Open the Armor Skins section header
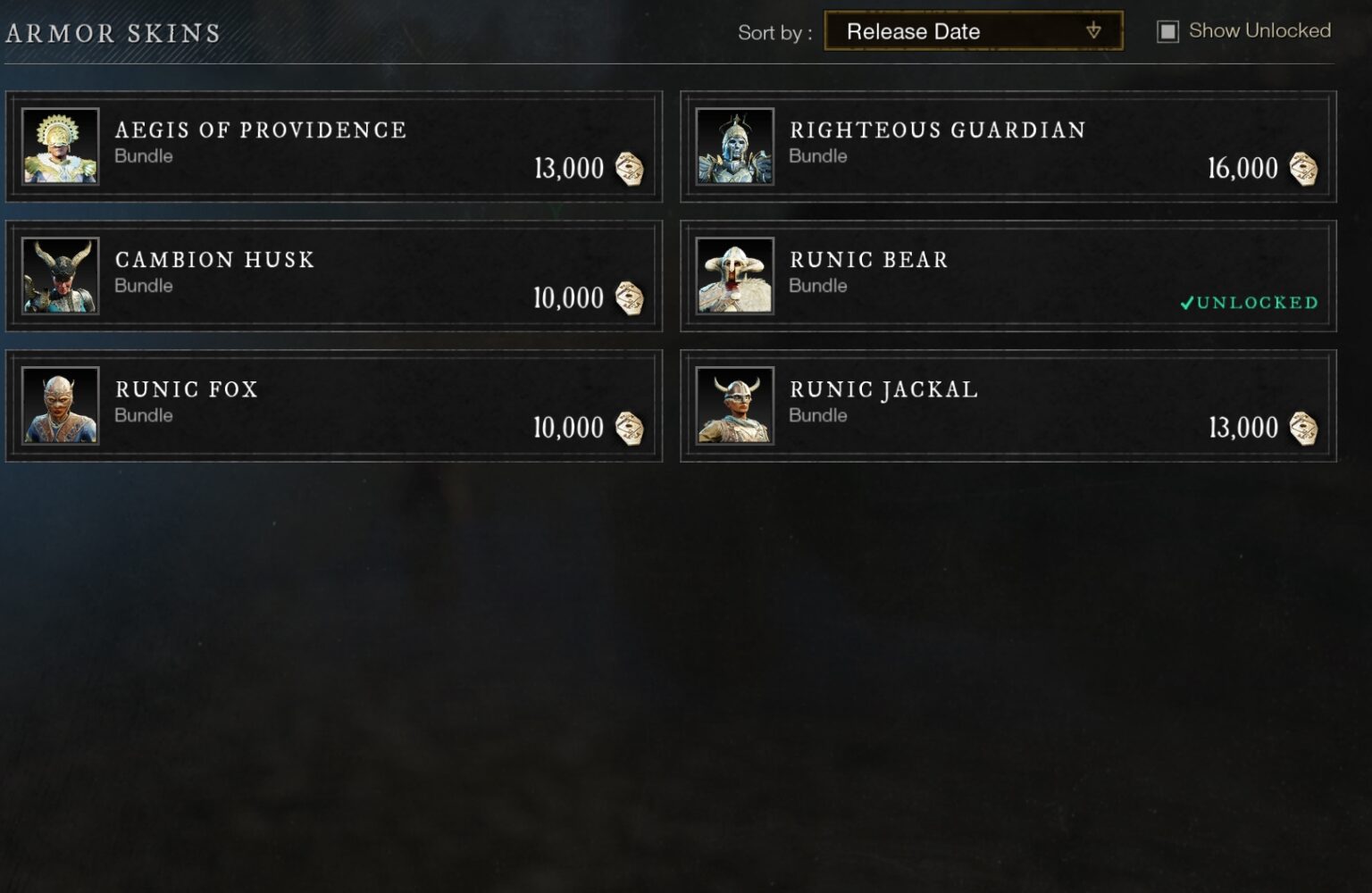Screen dimensions: 1372x893 [109, 31]
